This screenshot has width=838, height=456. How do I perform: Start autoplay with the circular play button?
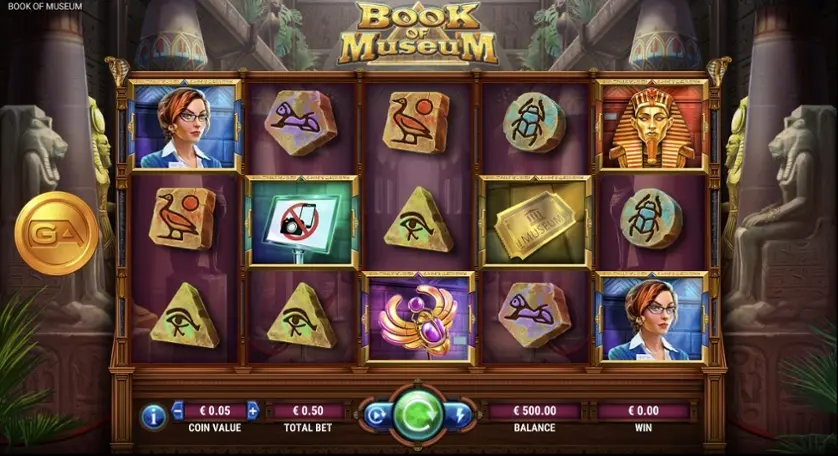pos(377,415)
